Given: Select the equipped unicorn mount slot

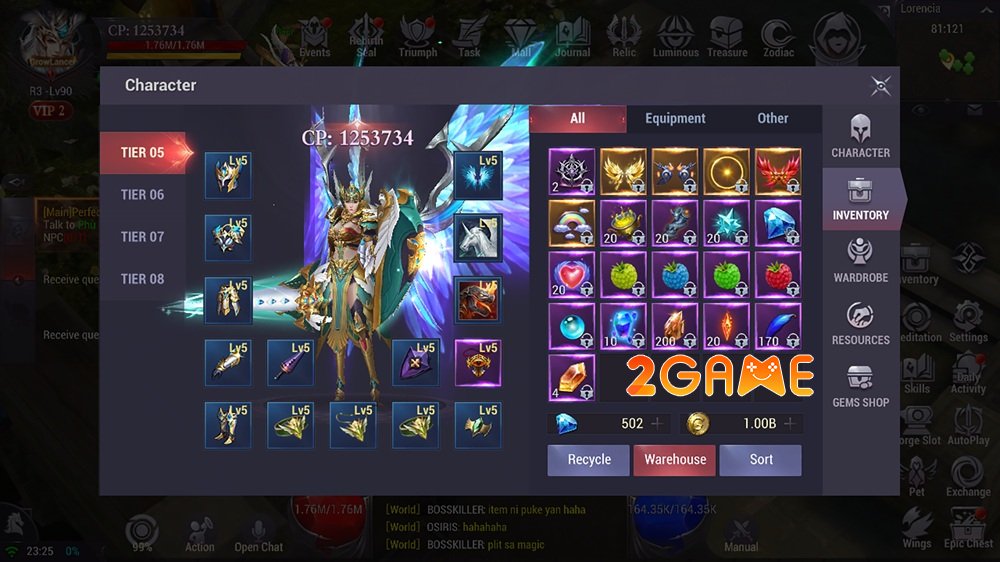Looking at the screenshot, I should pos(478,238).
